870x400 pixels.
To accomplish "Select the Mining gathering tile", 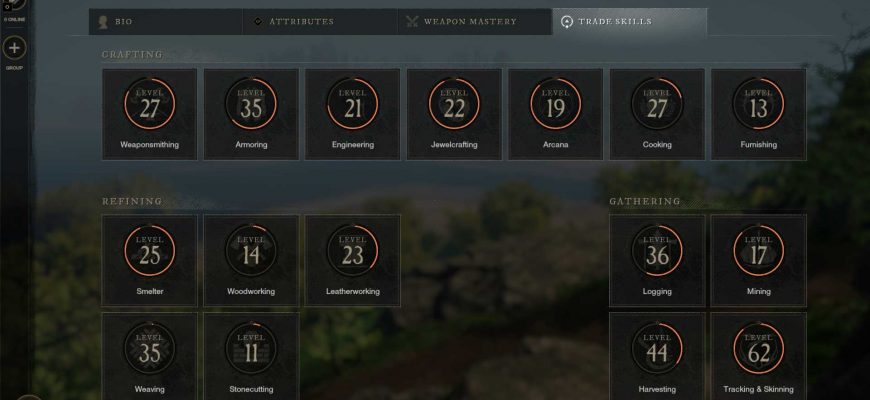I will (x=758, y=260).
